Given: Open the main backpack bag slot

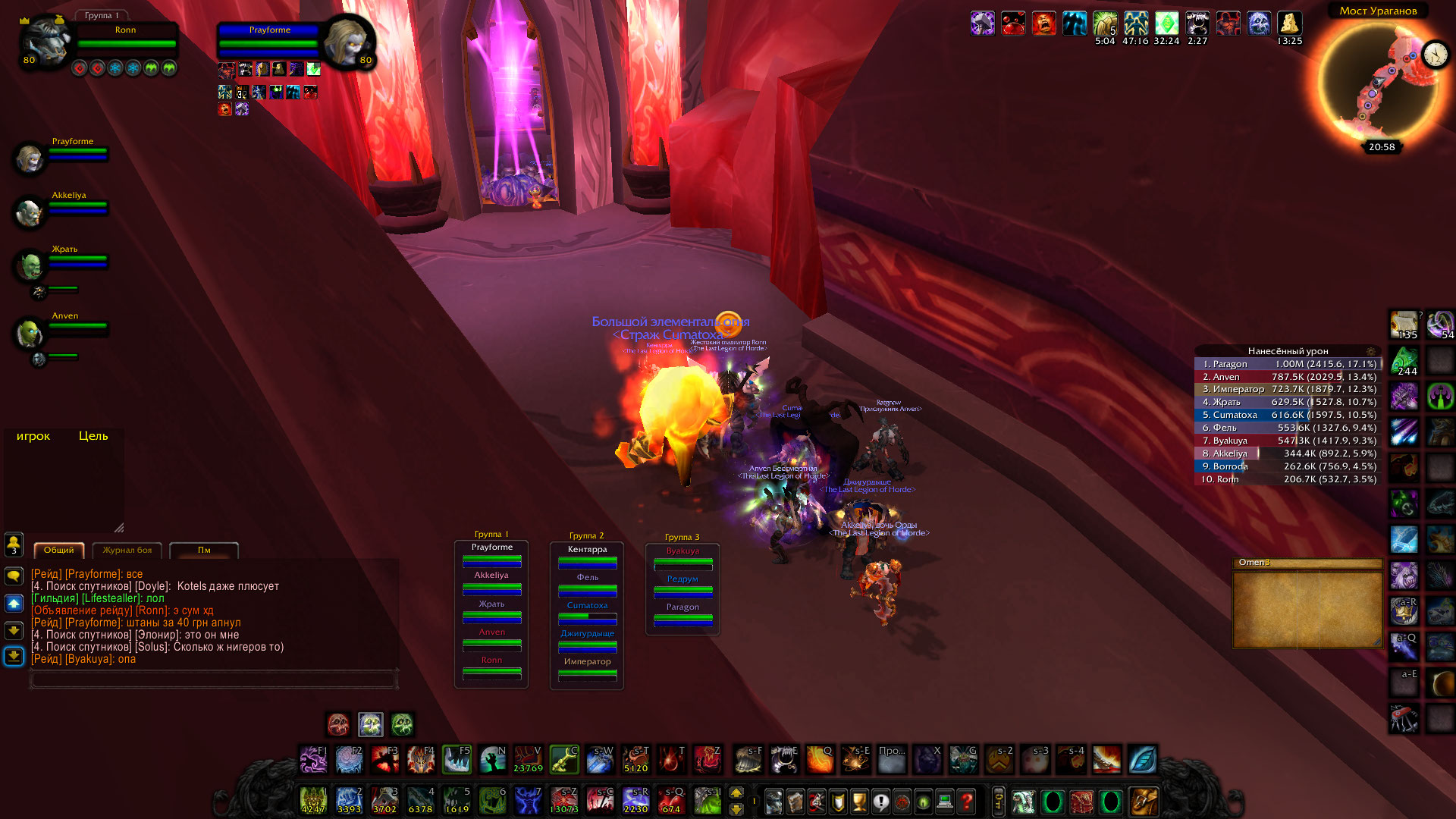Looking at the screenshot, I should 1144,802.
